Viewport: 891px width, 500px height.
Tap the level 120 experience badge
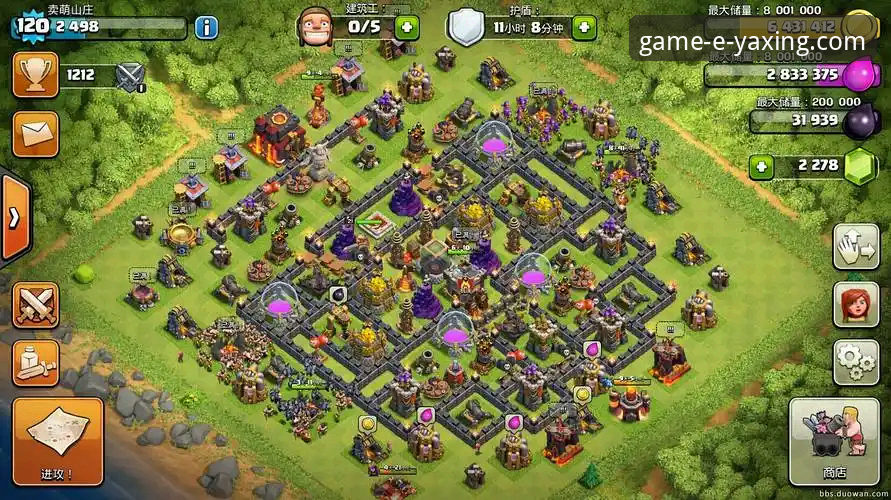tap(32, 25)
